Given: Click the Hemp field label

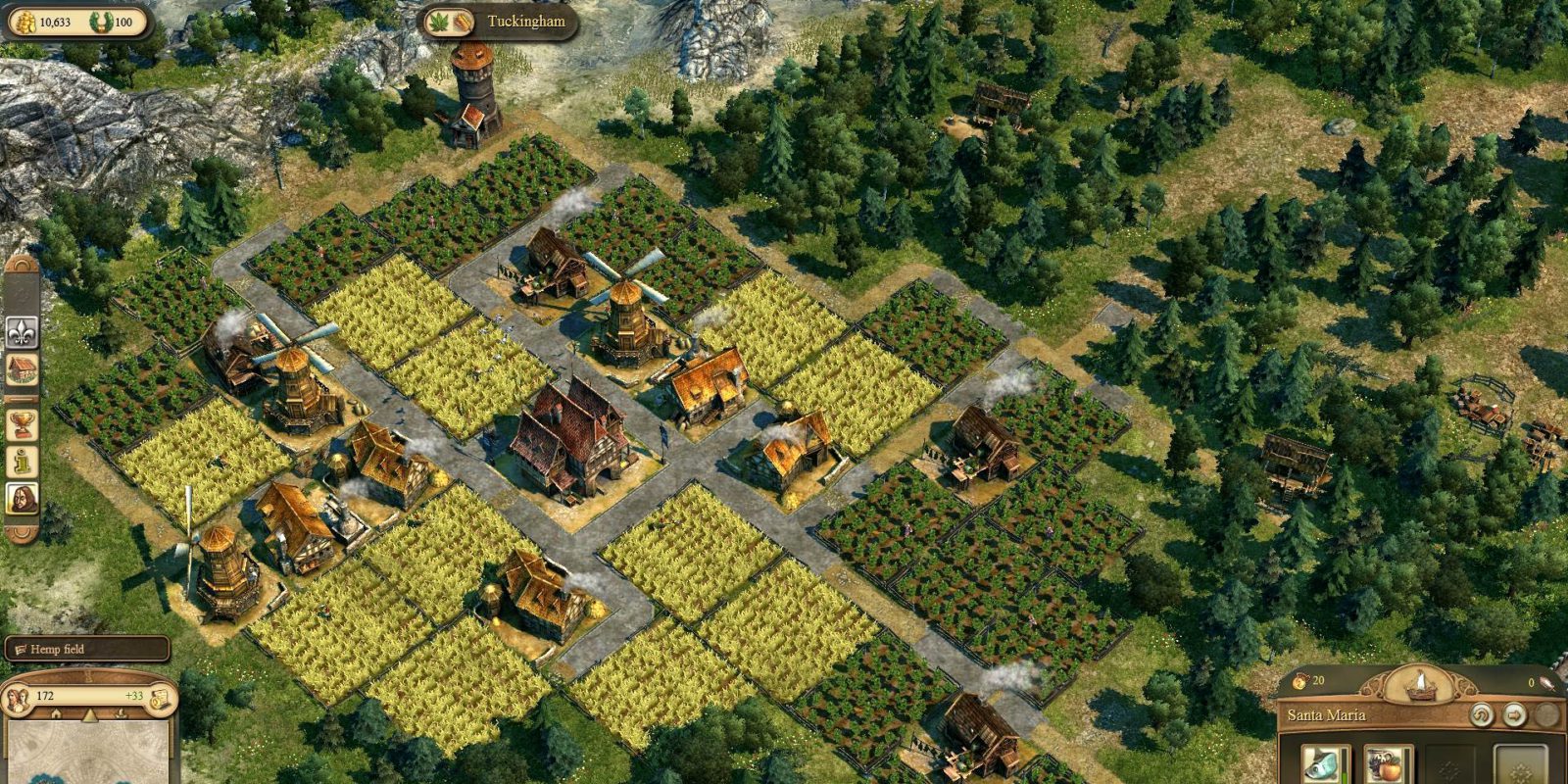Looking at the screenshot, I should 86,649.
